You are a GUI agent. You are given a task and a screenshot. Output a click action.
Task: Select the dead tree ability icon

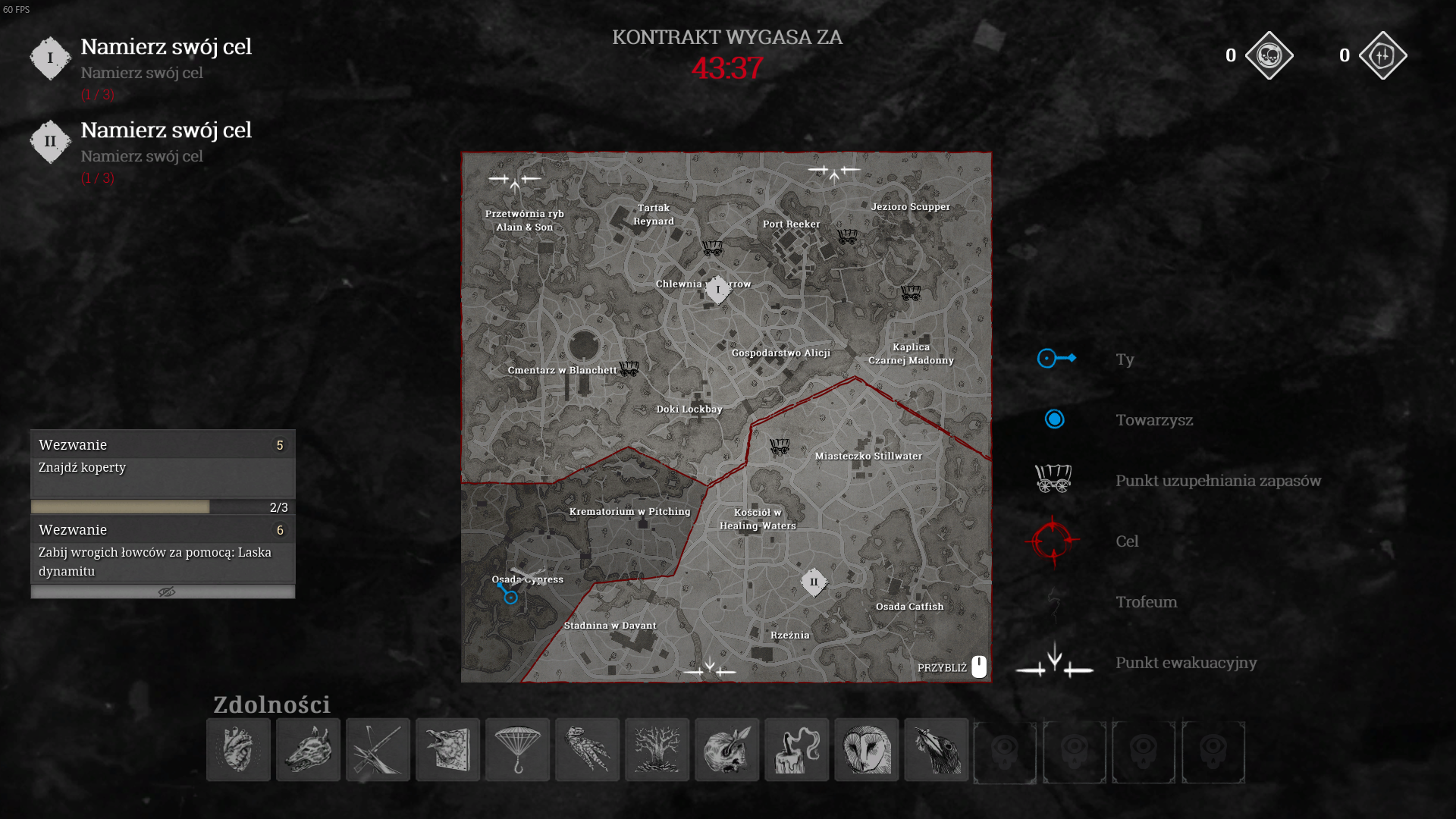[x=657, y=750]
